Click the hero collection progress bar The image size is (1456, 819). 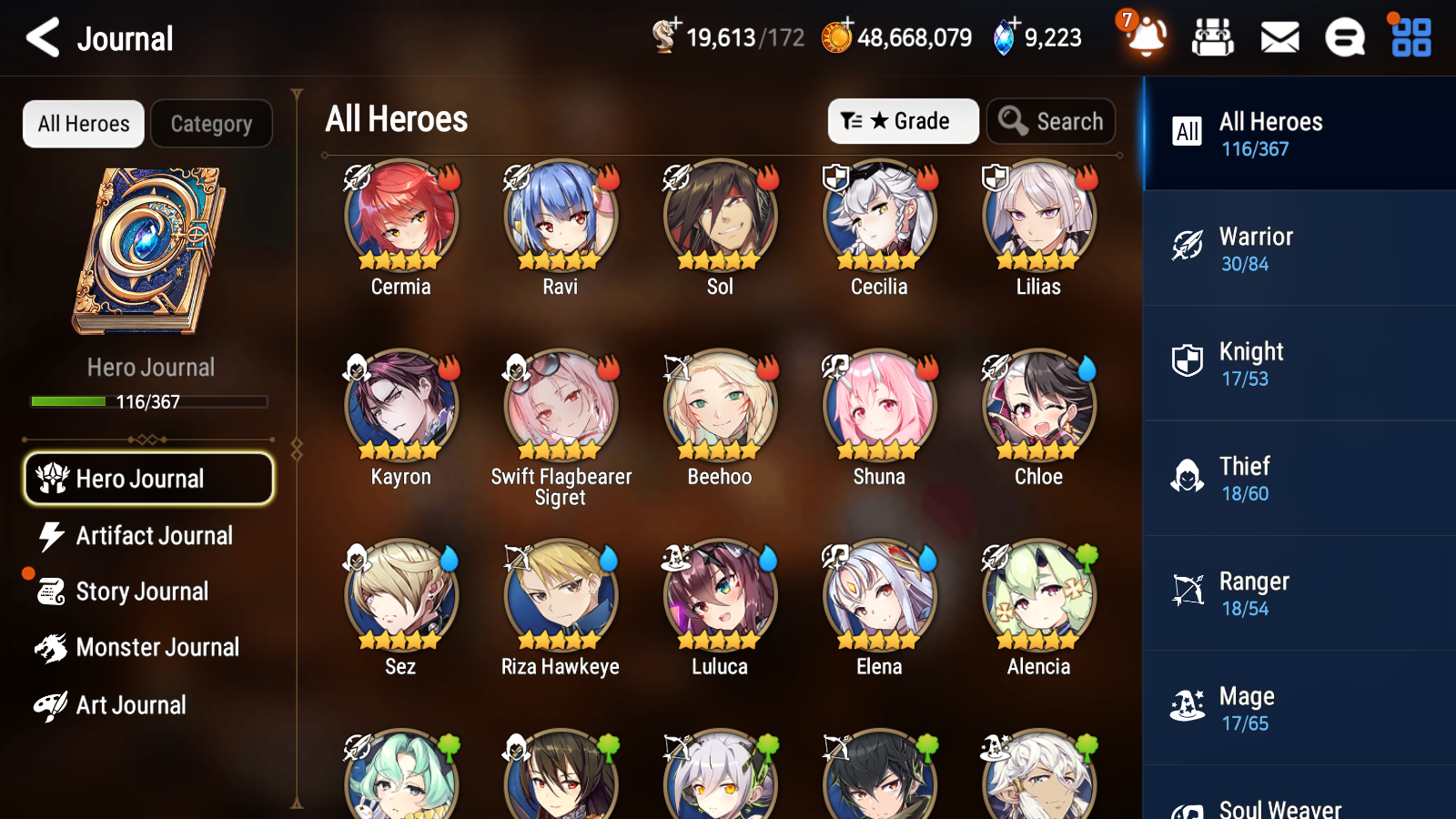coord(148,400)
